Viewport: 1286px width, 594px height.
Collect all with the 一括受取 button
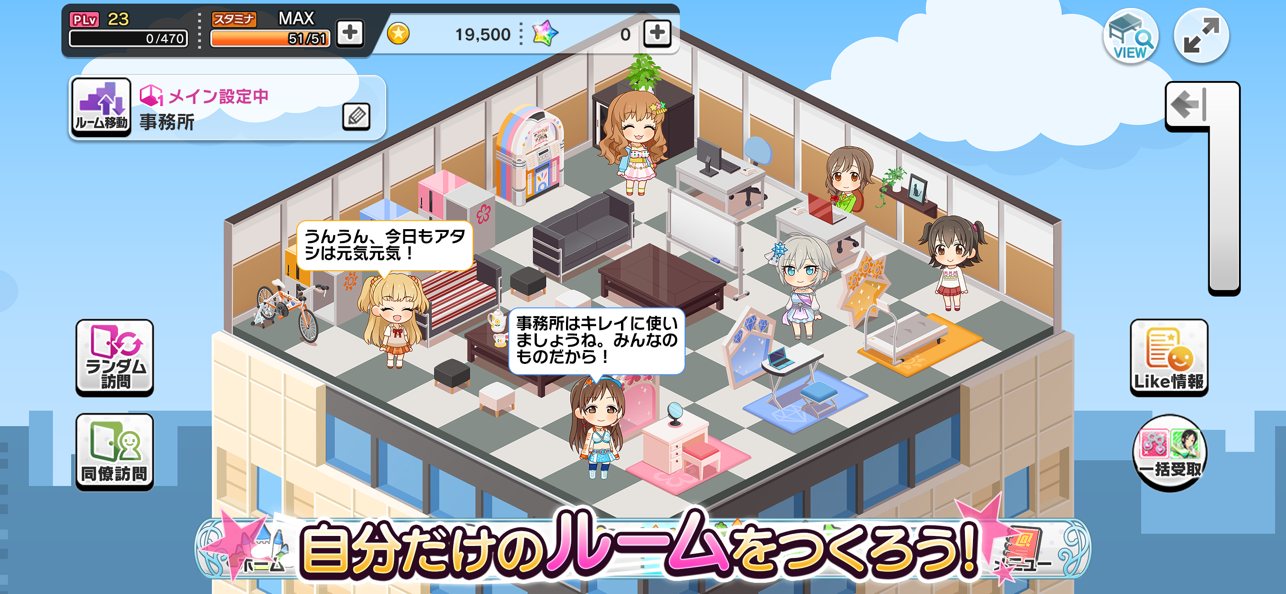[1169, 453]
